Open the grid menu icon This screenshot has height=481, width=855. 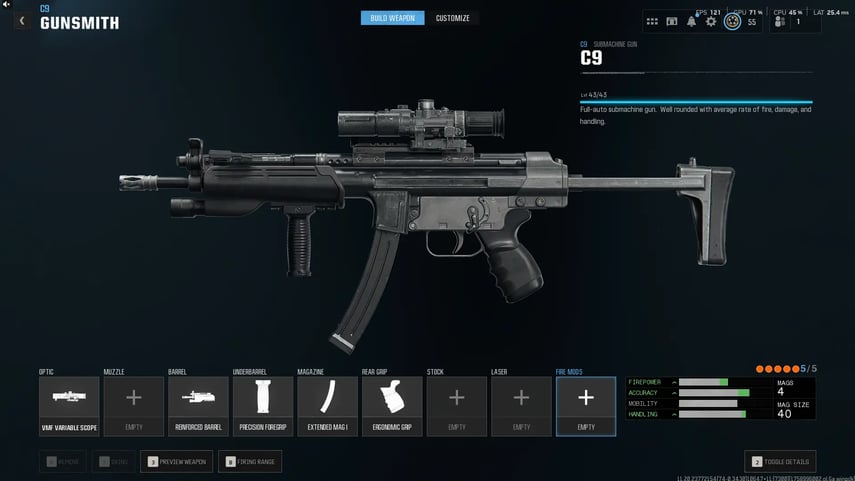[652, 21]
